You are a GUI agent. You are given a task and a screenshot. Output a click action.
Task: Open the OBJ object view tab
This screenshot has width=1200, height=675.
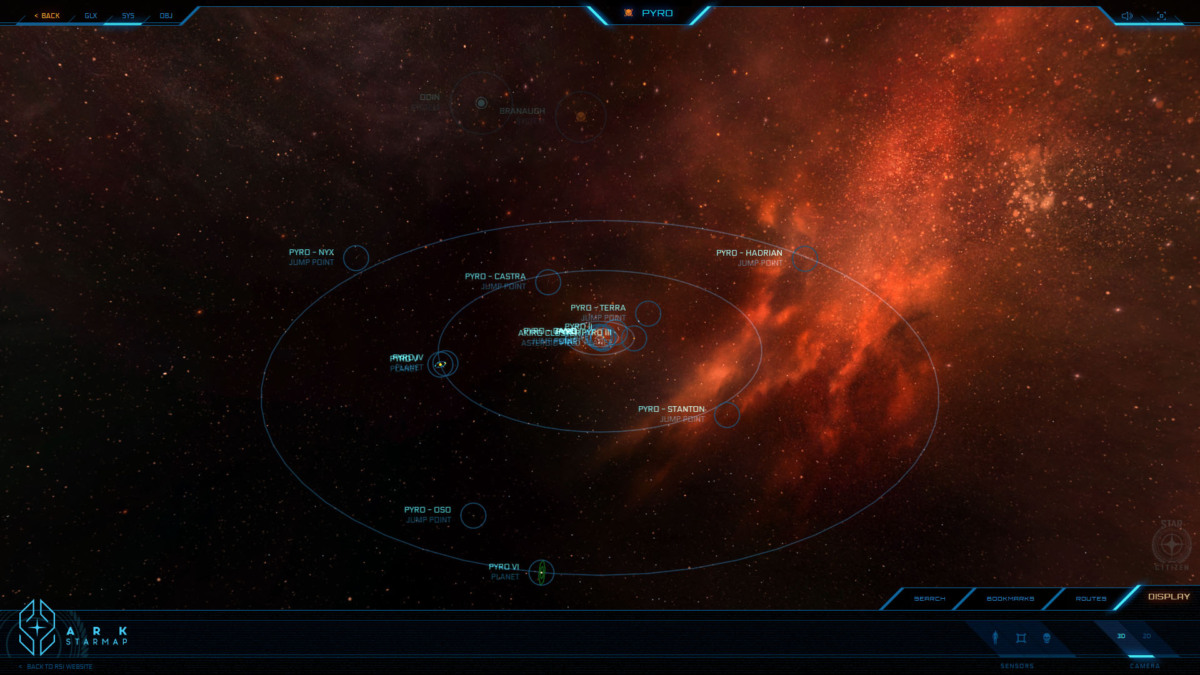[x=166, y=16]
